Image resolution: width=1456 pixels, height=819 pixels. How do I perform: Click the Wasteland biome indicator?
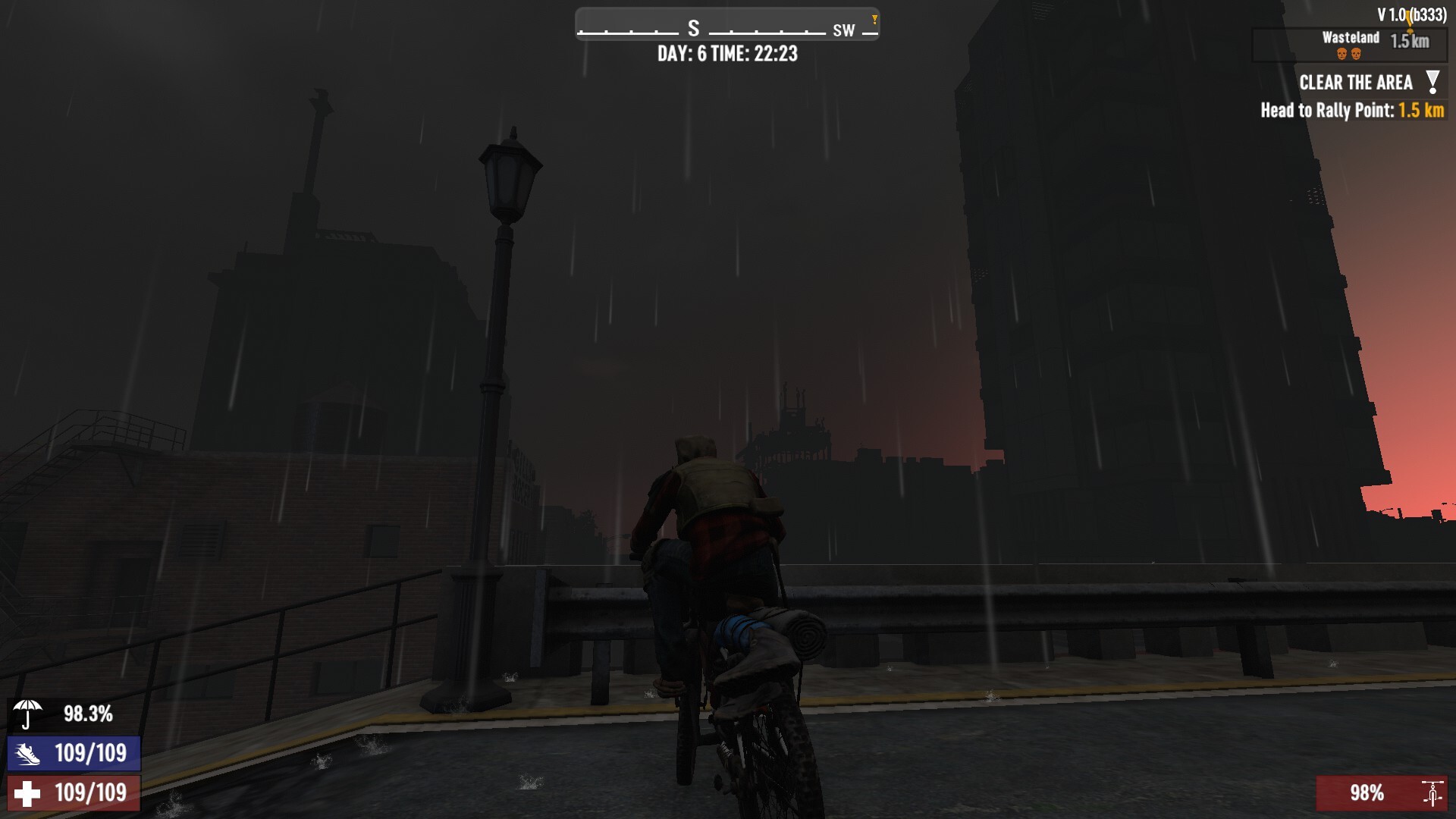tap(1350, 38)
